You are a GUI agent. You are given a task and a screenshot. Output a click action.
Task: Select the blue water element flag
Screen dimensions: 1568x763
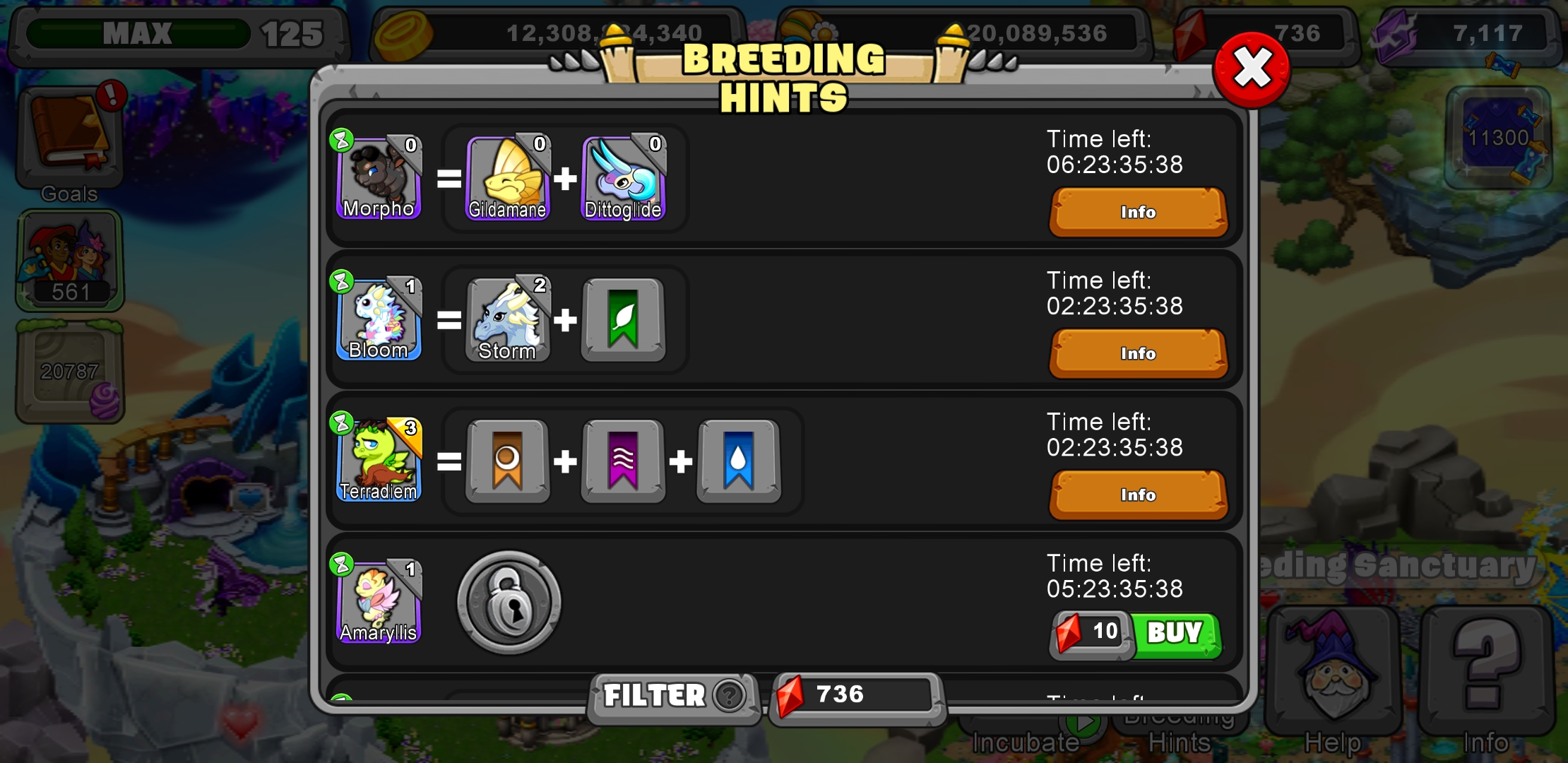tap(739, 461)
